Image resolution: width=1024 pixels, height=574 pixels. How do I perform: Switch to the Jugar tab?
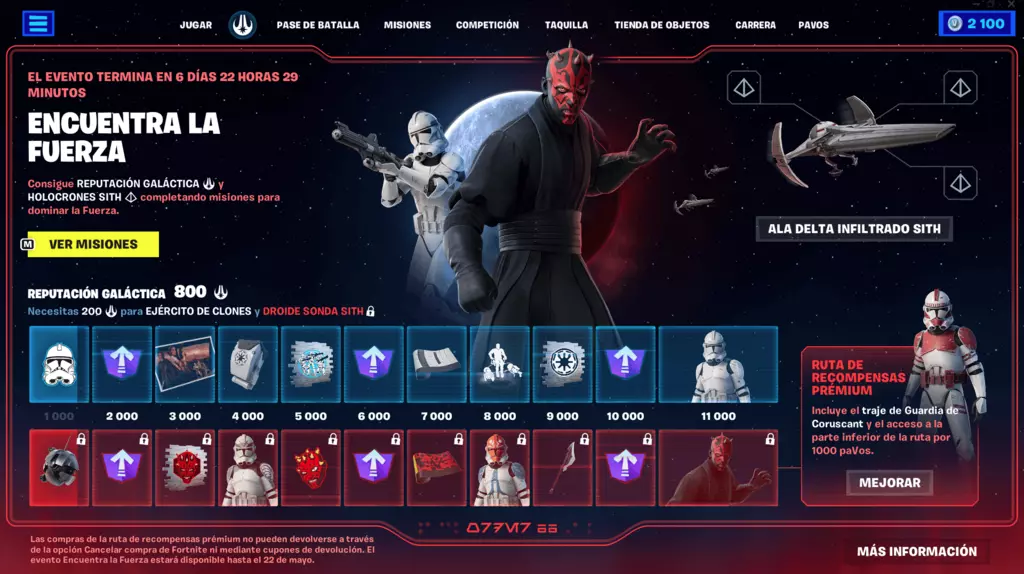pyautogui.click(x=195, y=25)
